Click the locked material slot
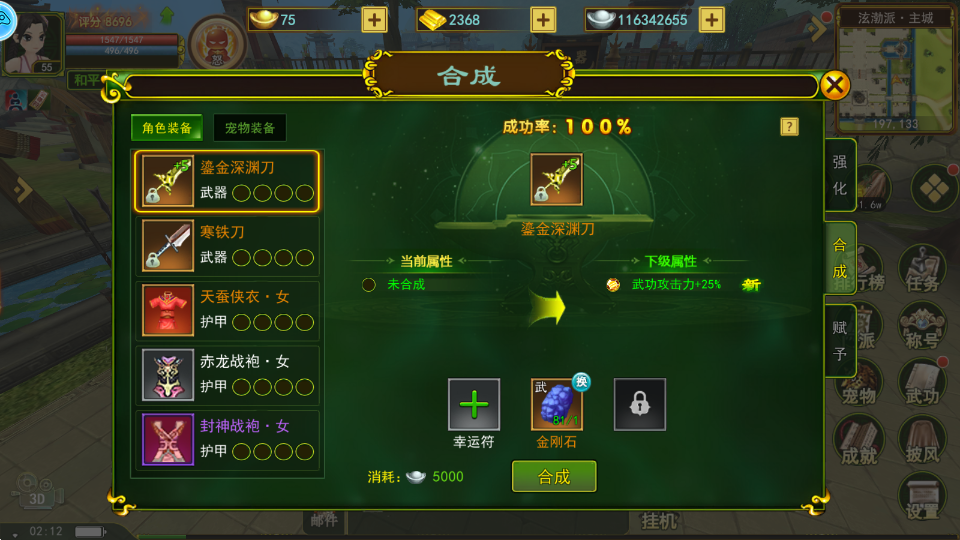 pos(640,405)
